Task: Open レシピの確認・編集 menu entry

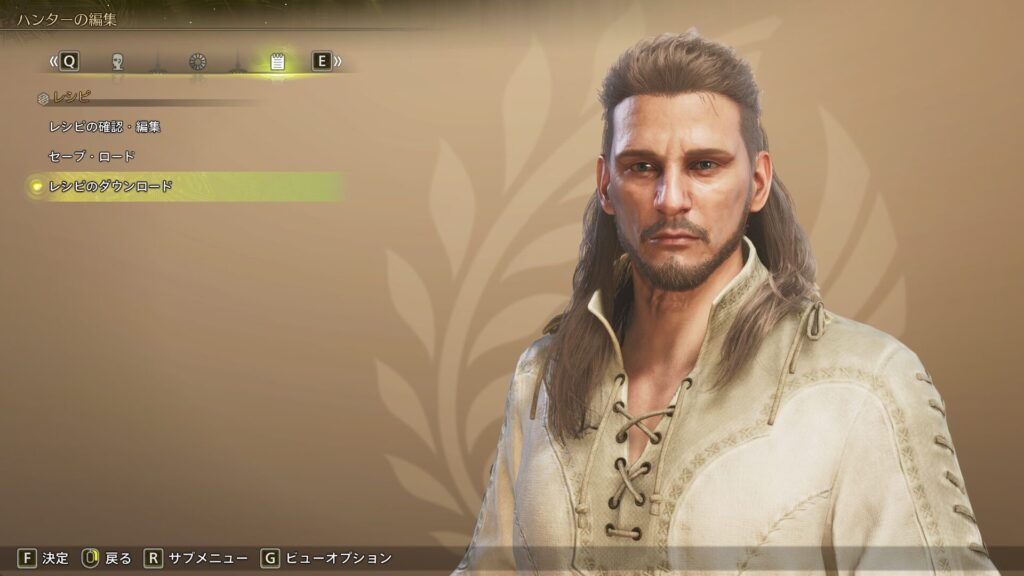Action: coord(105,127)
